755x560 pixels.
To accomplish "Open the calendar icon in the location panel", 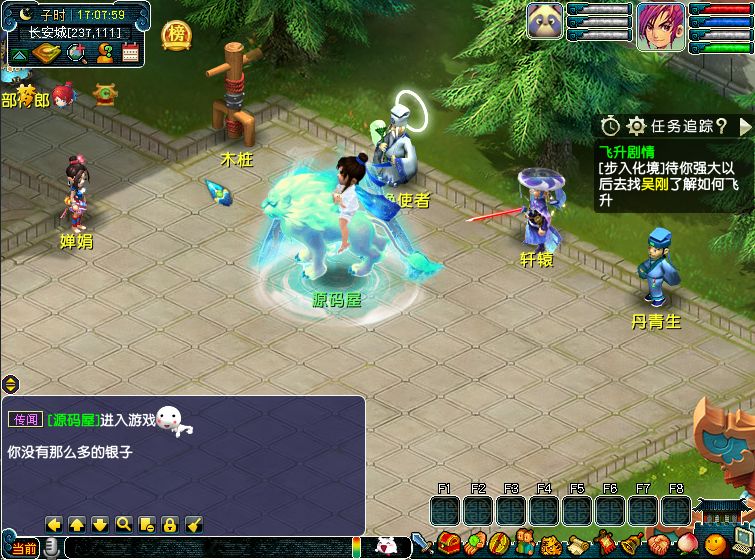I will 130,53.
